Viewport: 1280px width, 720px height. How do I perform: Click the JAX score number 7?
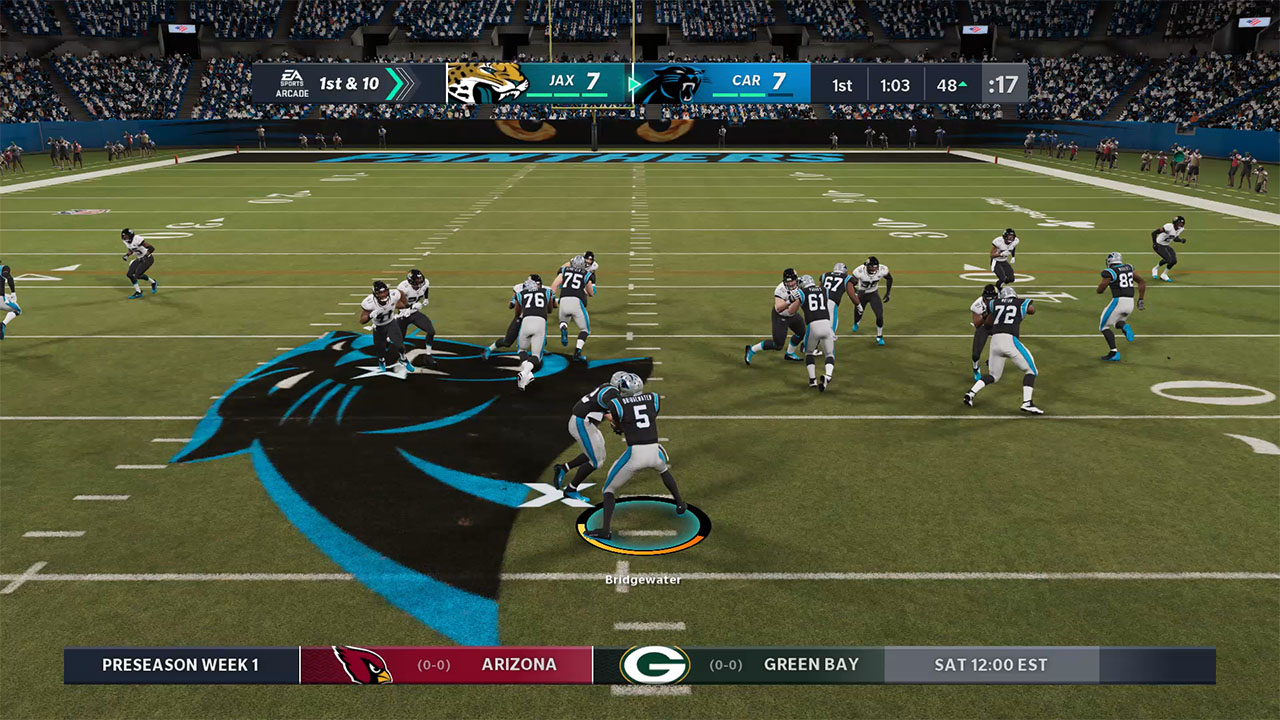pos(592,80)
